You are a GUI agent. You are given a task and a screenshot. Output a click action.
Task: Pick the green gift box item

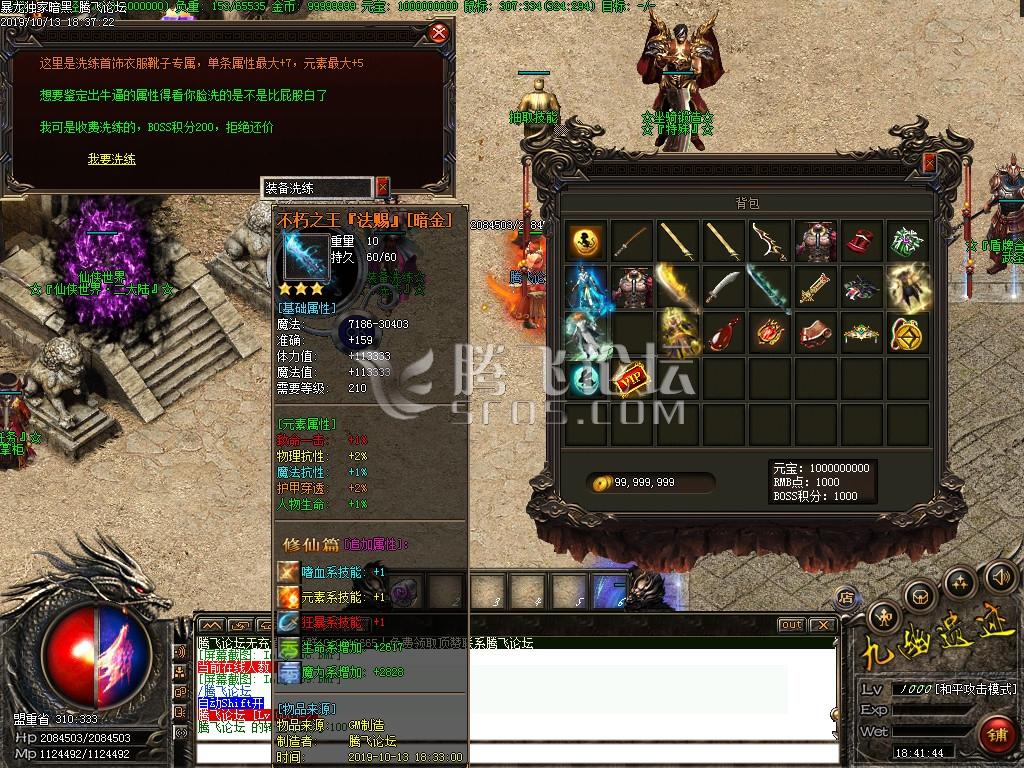(x=907, y=240)
